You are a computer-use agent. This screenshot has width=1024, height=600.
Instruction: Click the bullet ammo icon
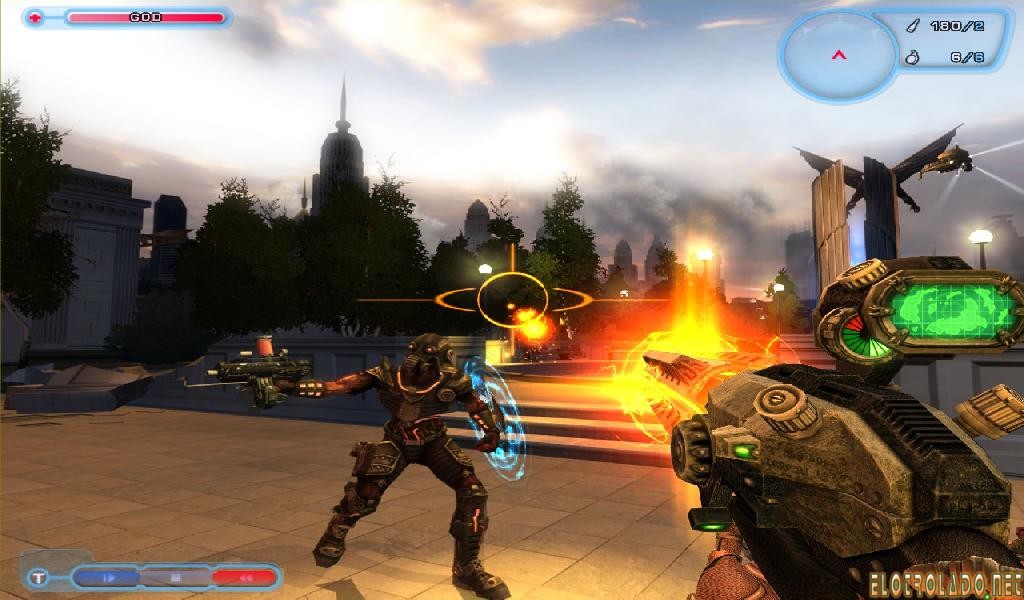point(910,26)
